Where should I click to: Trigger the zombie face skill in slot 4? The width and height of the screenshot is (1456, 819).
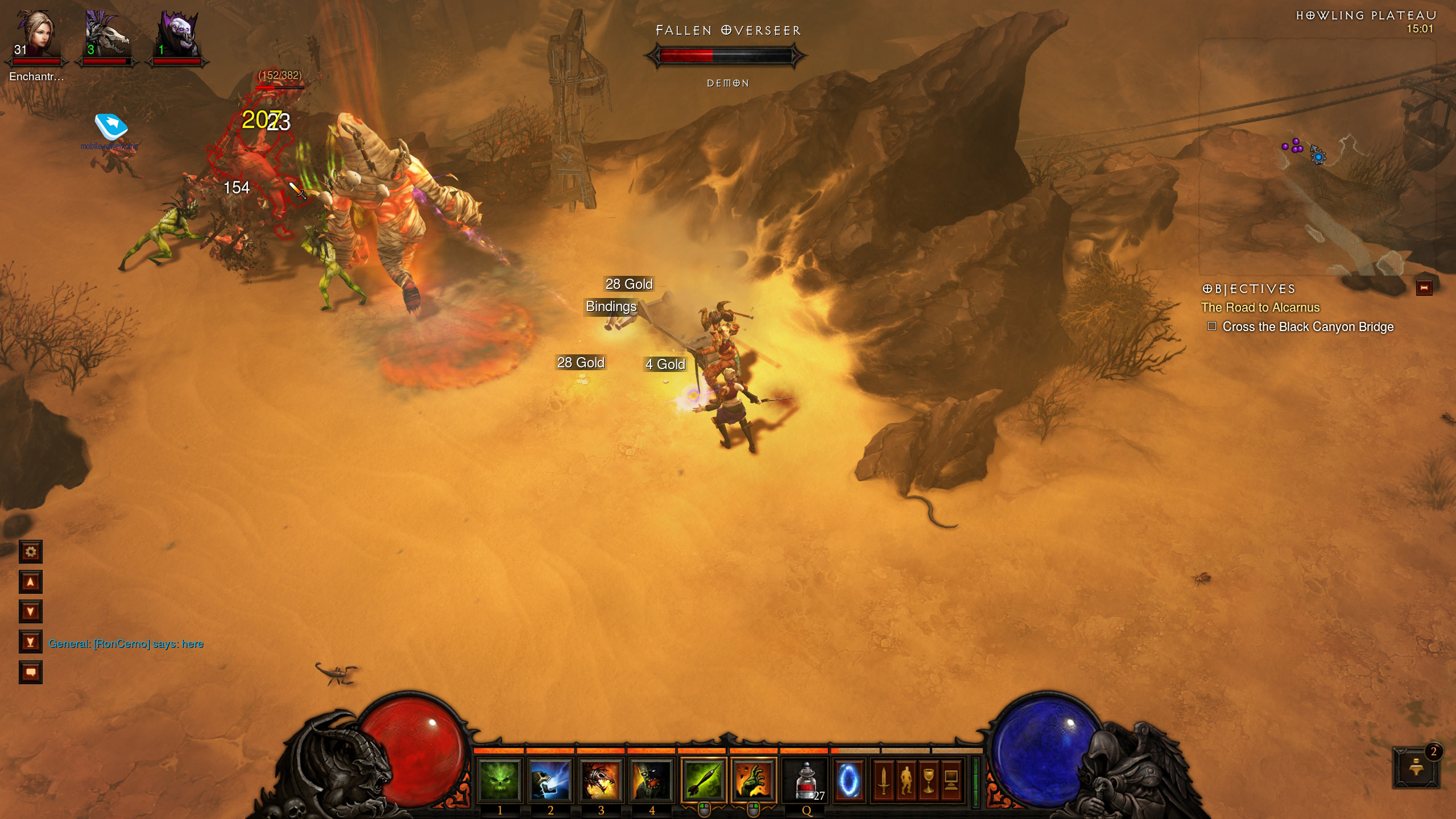coord(651,780)
